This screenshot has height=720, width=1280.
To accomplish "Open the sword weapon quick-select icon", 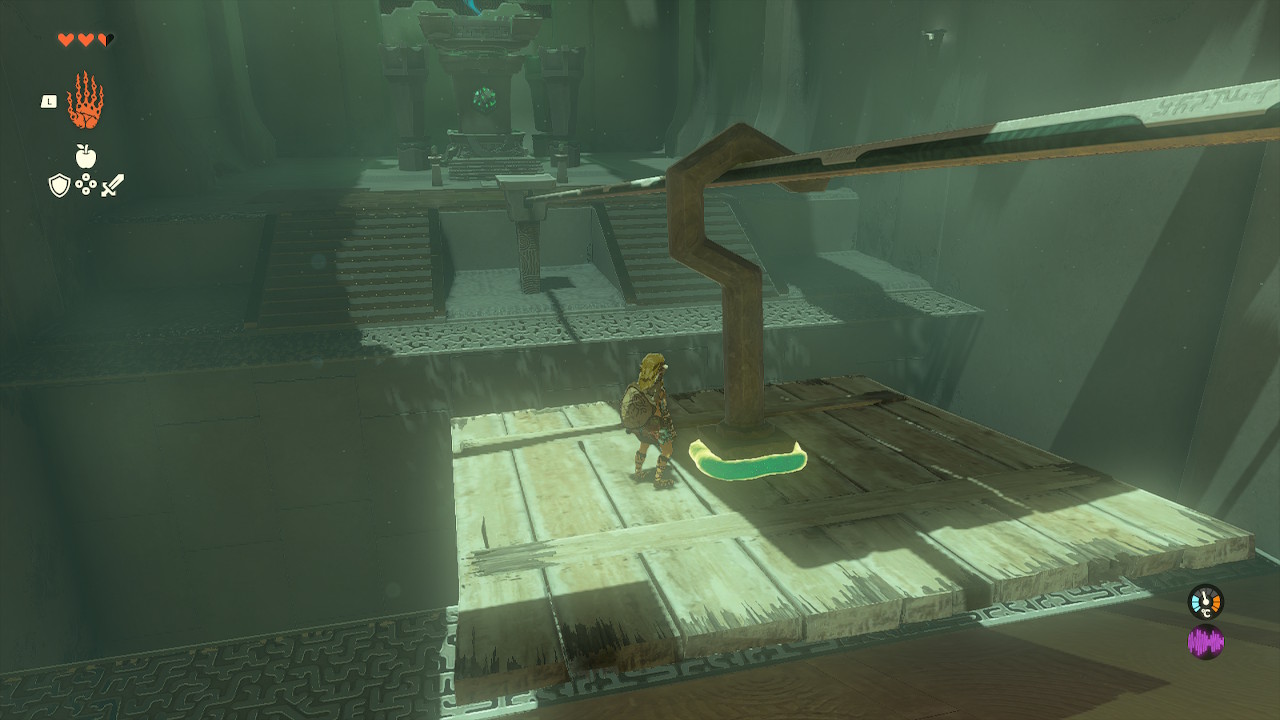I will tap(112, 185).
